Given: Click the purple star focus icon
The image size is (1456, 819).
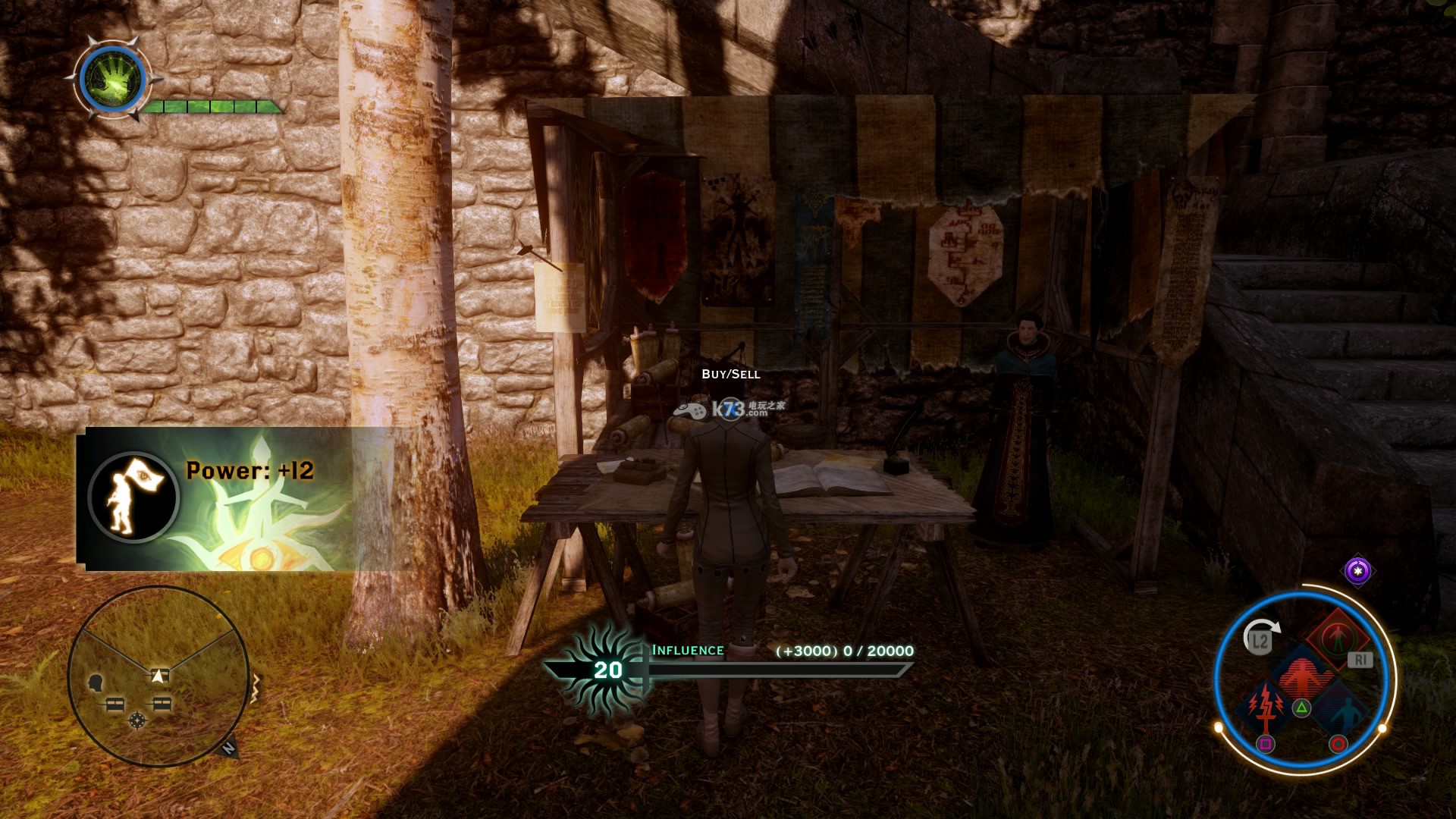Looking at the screenshot, I should click(x=1357, y=570).
